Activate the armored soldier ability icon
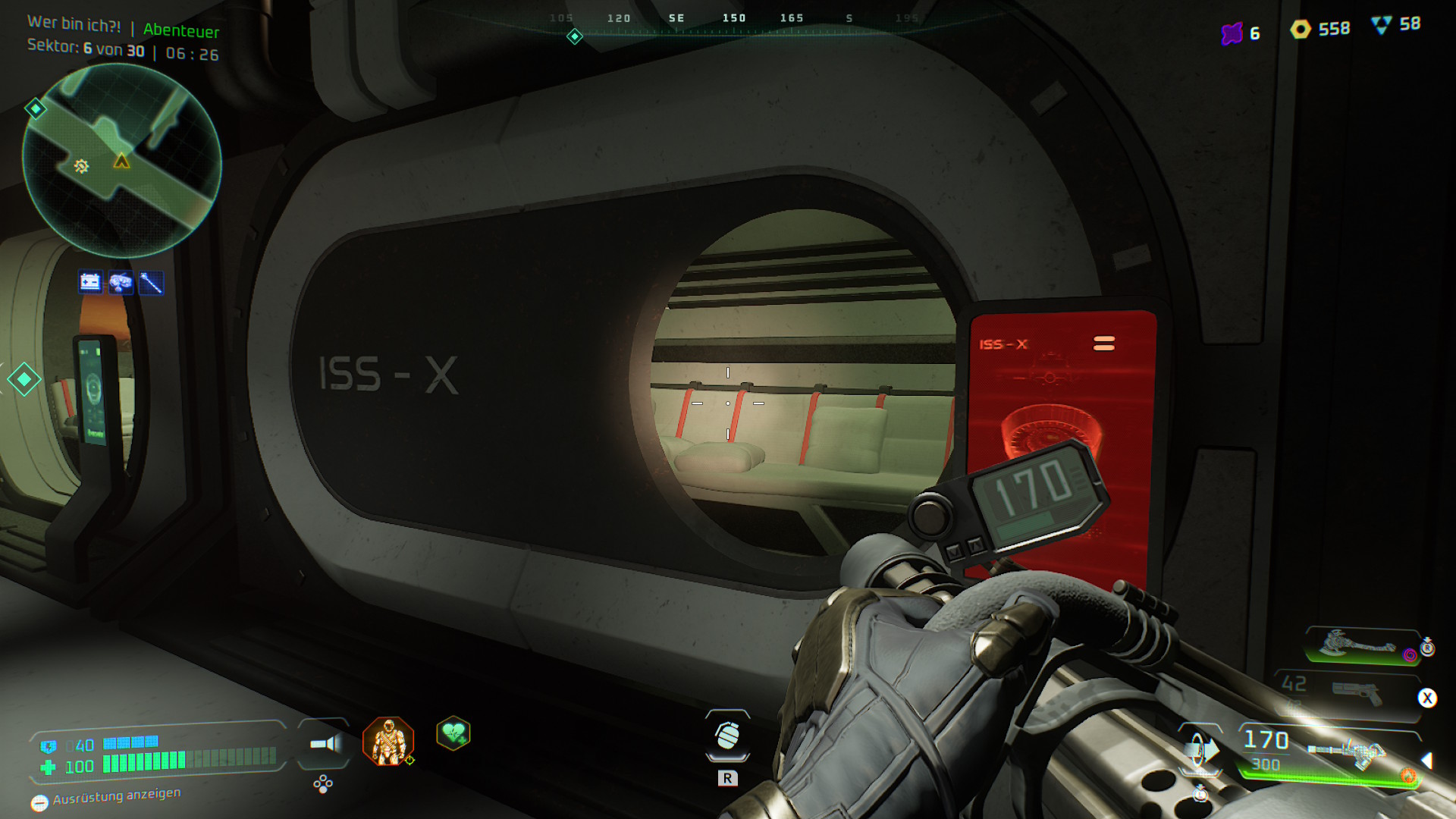The width and height of the screenshot is (1456, 819). pos(388,741)
